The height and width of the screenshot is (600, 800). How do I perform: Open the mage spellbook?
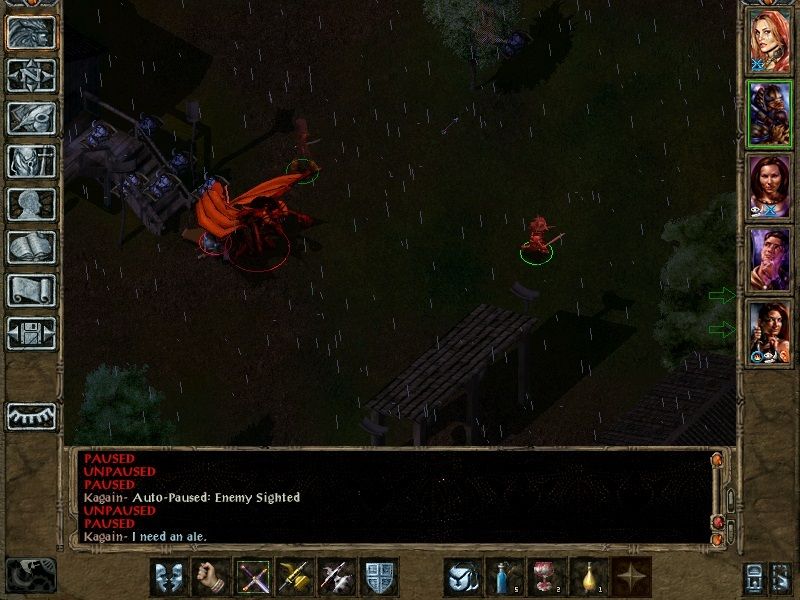click(31, 247)
